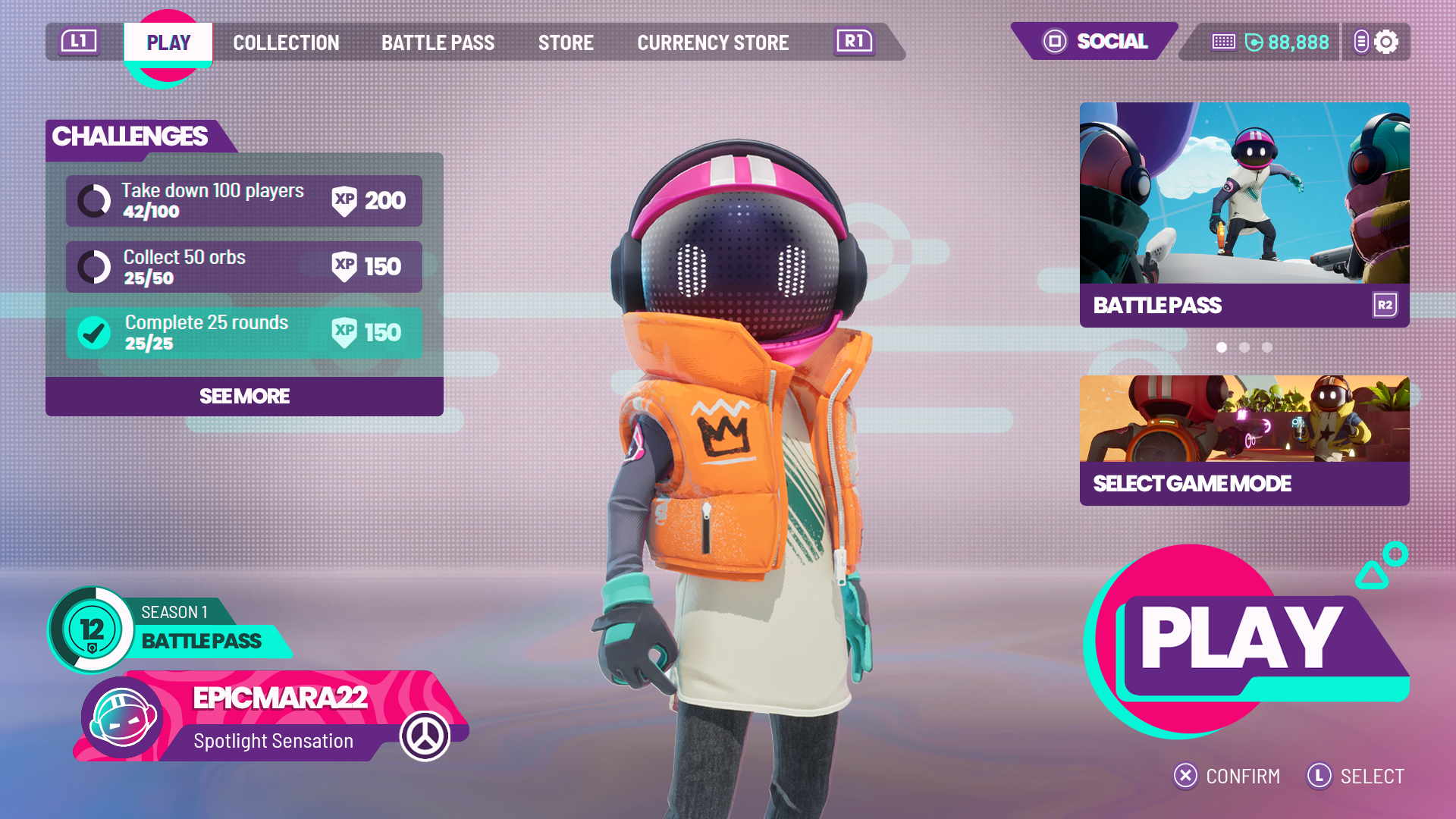Switch to the Collection tab

tap(286, 42)
